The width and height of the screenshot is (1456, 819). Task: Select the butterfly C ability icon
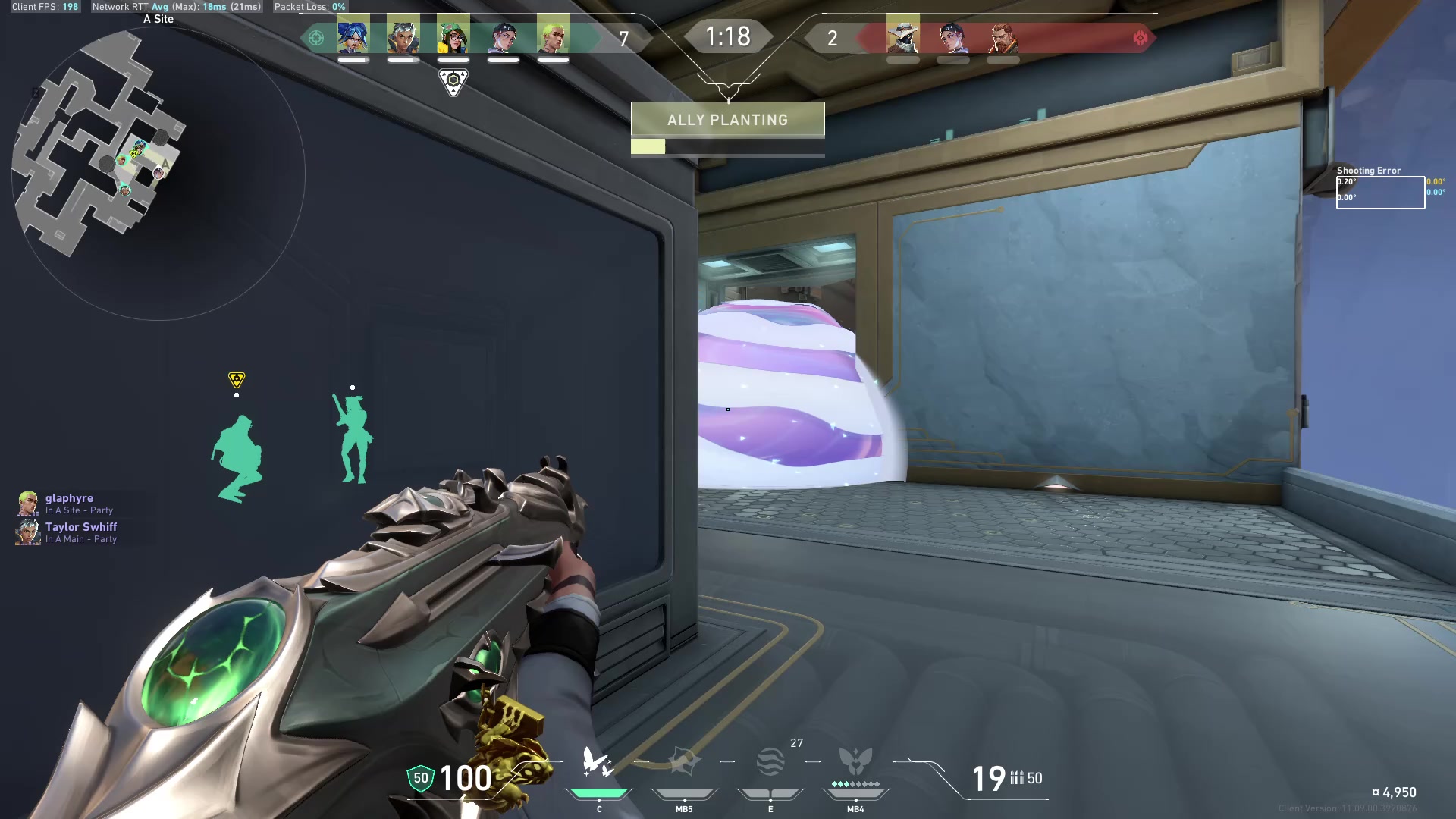click(598, 762)
